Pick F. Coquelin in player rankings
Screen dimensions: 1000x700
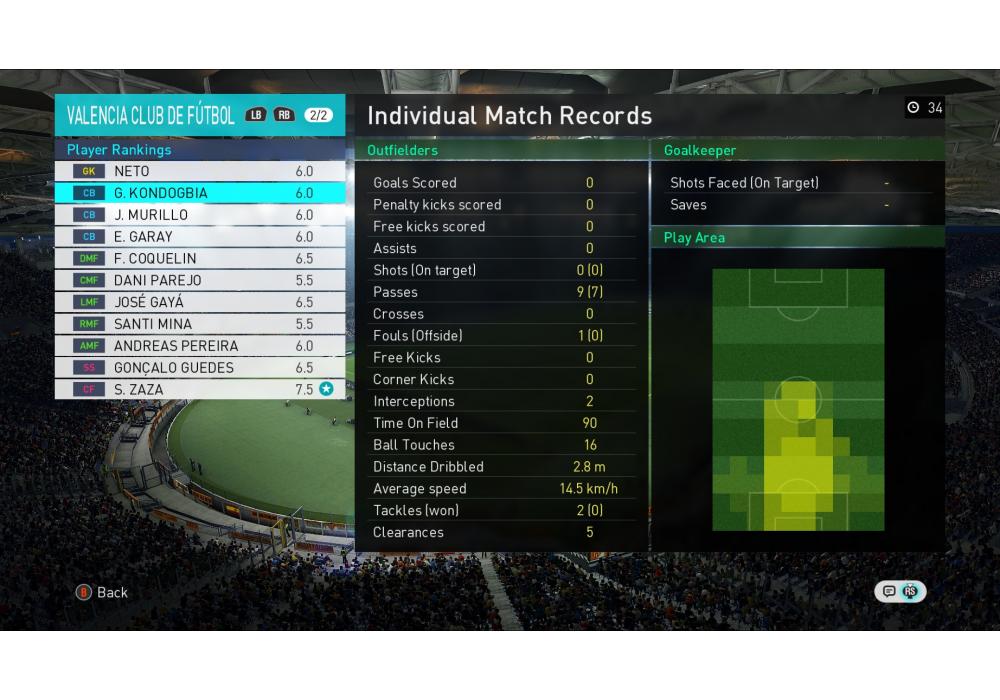[x=200, y=258]
